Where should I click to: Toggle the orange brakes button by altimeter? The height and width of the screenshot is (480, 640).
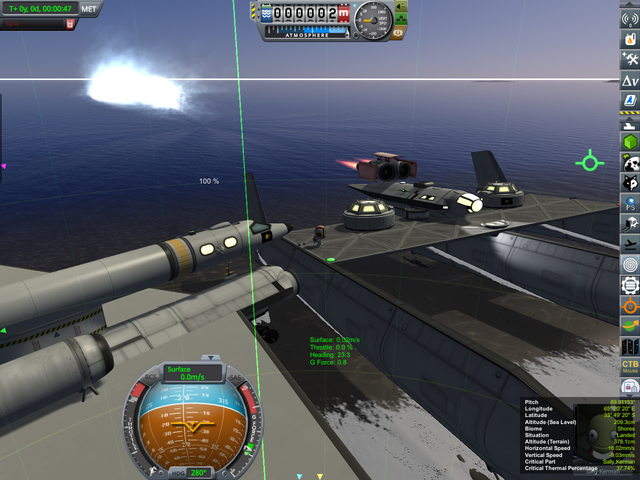[399, 33]
